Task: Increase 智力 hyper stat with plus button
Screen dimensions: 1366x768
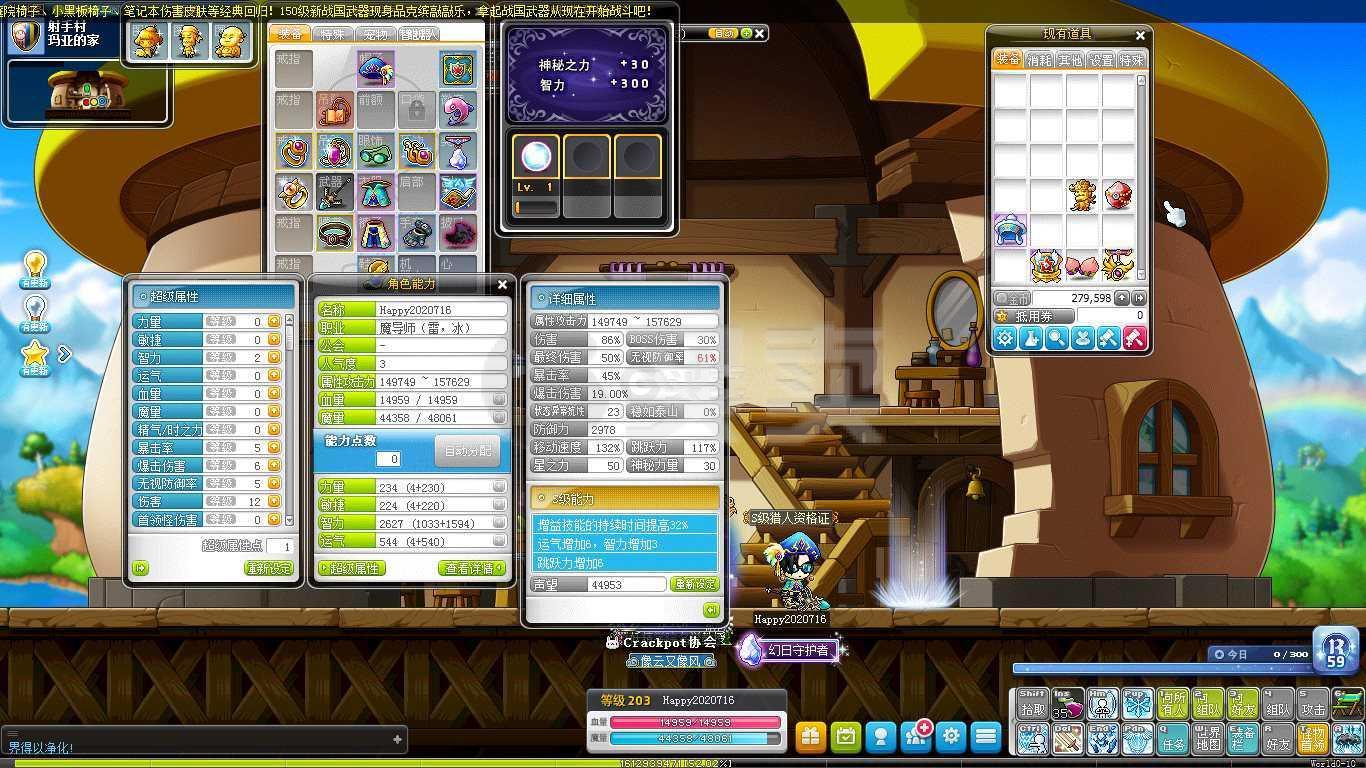Action: [275, 358]
